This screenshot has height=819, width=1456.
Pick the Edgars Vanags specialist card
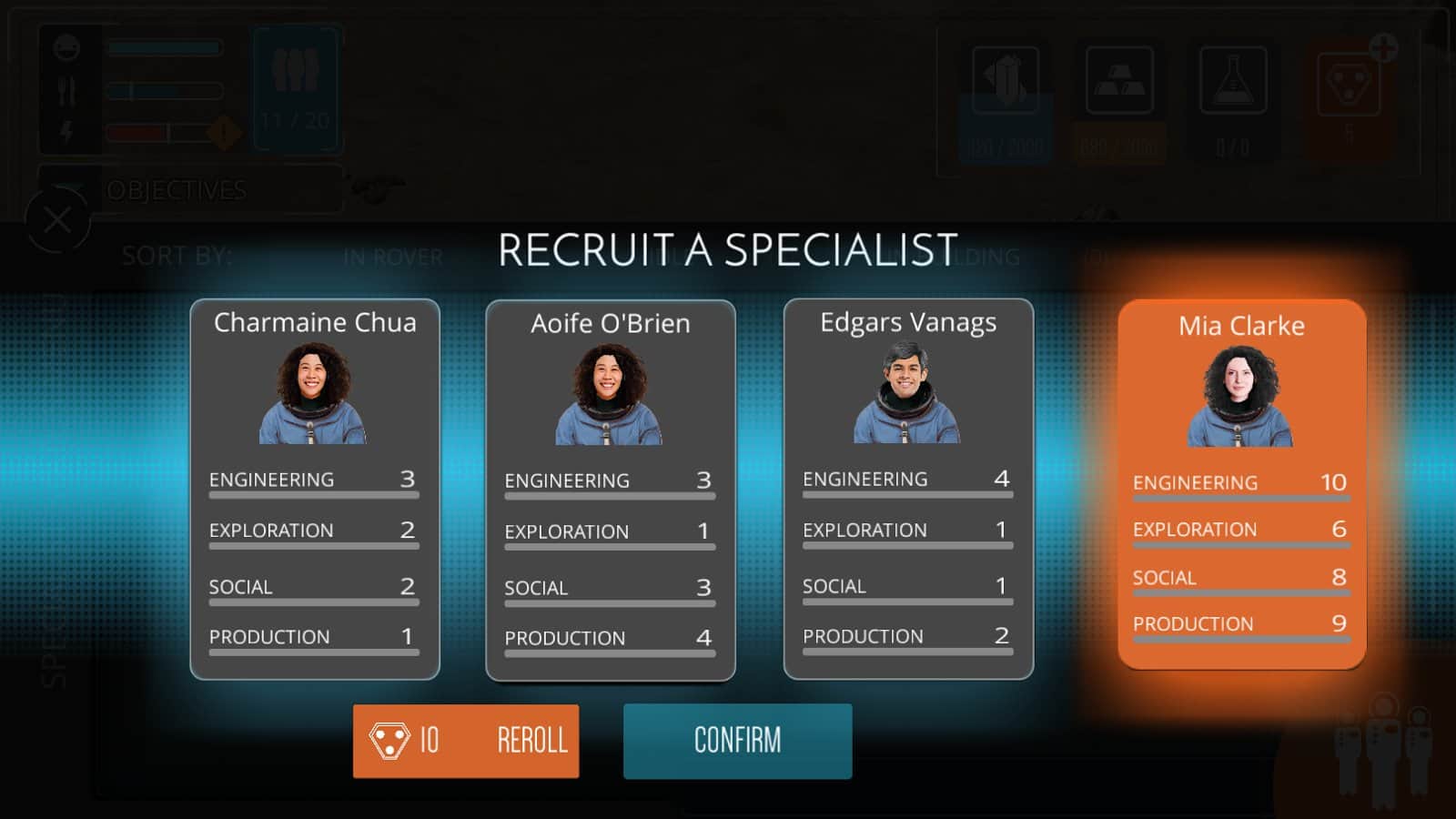pos(907,489)
